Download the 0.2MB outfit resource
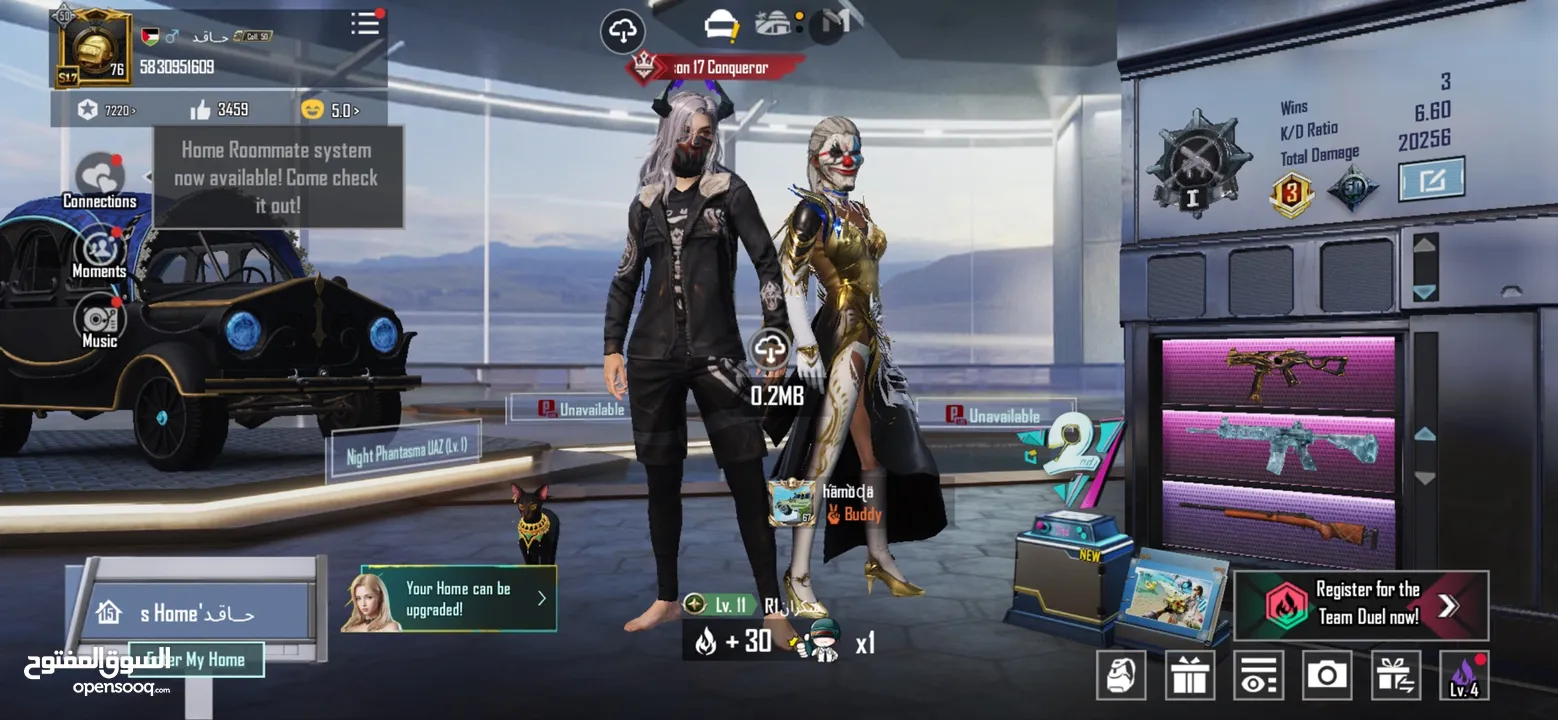This screenshot has height=720, width=1558. tap(771, 350)
